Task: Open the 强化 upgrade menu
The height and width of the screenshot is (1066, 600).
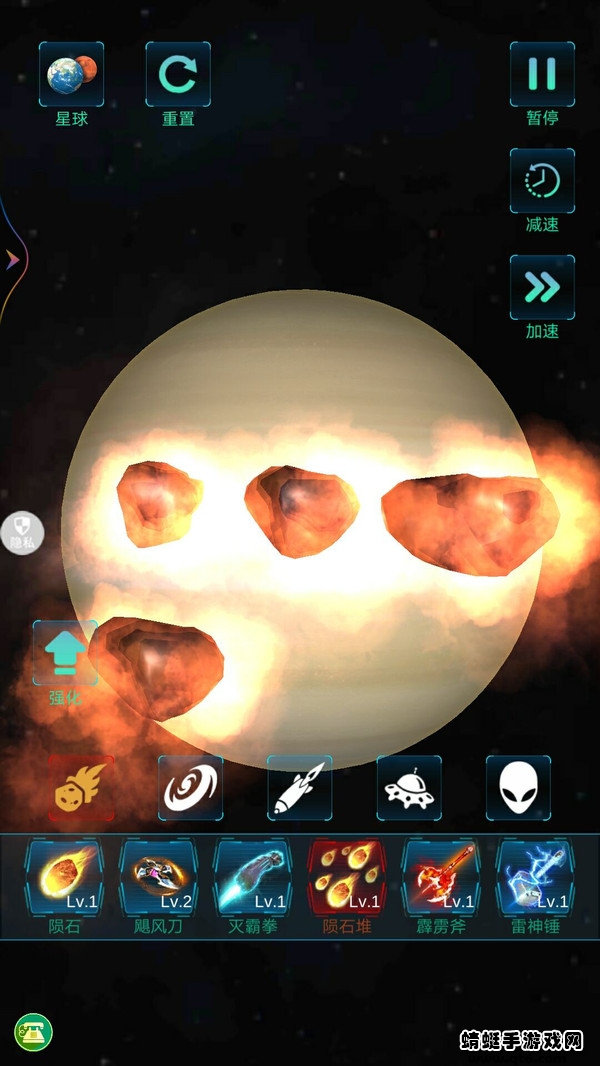Action: click(65, 653)
